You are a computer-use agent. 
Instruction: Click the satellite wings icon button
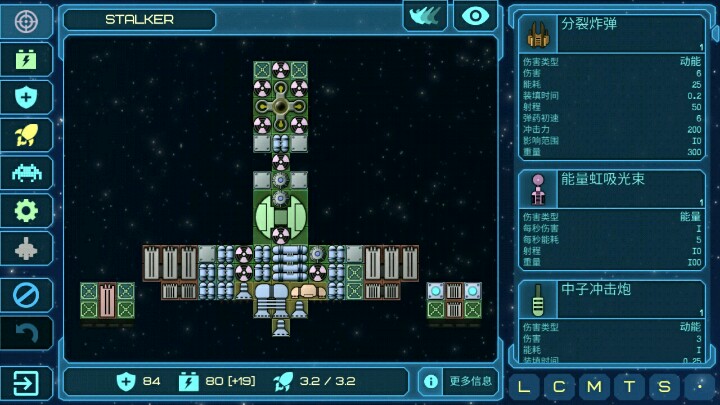(424, 16)
